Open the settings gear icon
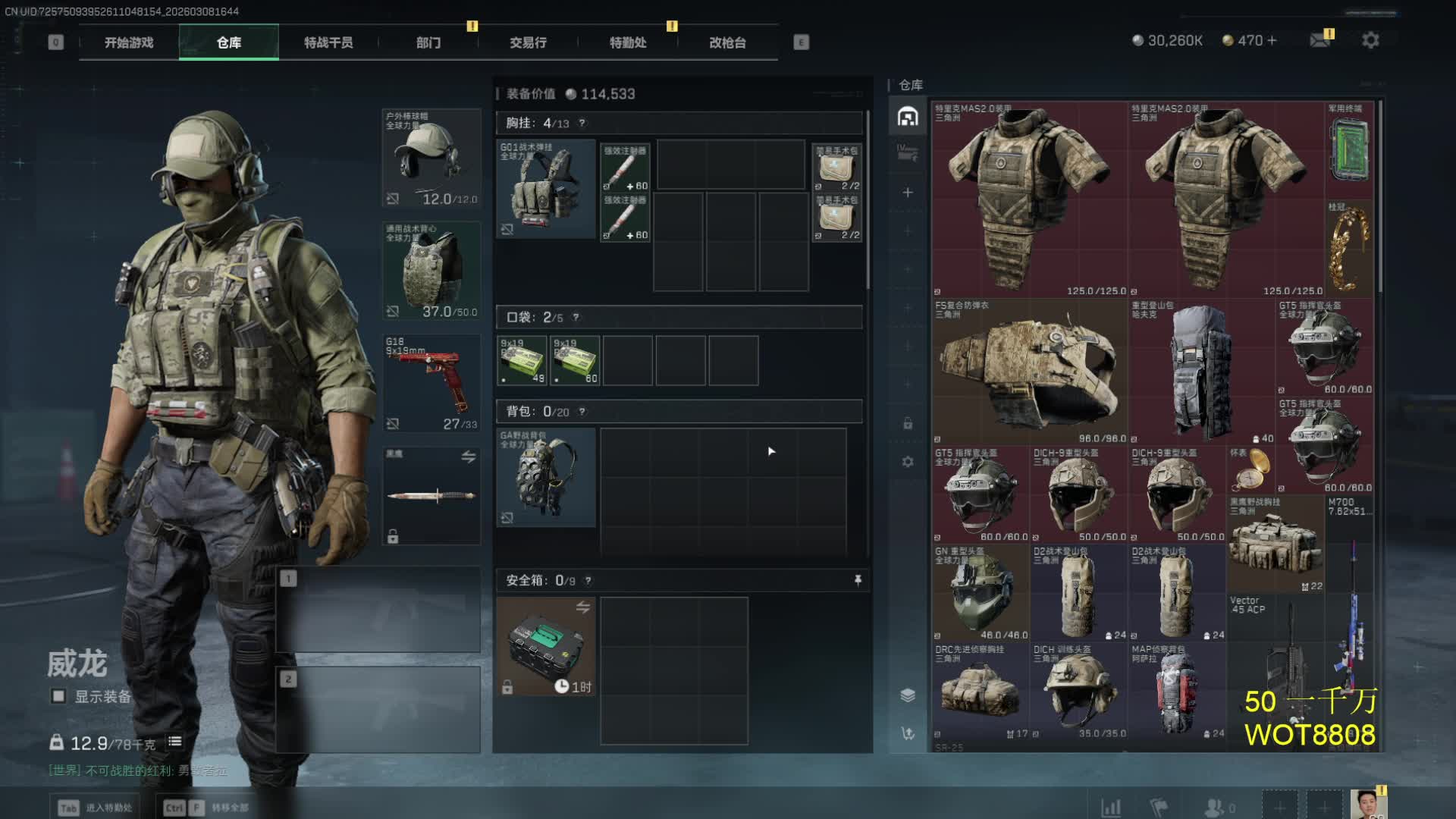The height and width of the screenshot is (819, 1456). 1370,40
